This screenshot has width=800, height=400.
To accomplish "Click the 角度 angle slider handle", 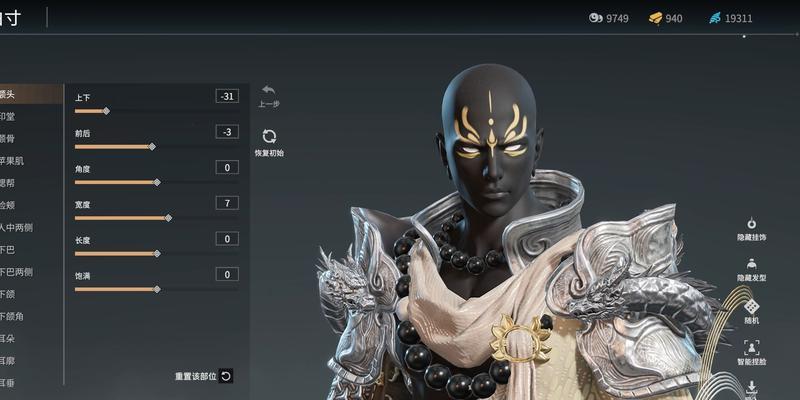I will pyautogui.click(x=157, y=182).
